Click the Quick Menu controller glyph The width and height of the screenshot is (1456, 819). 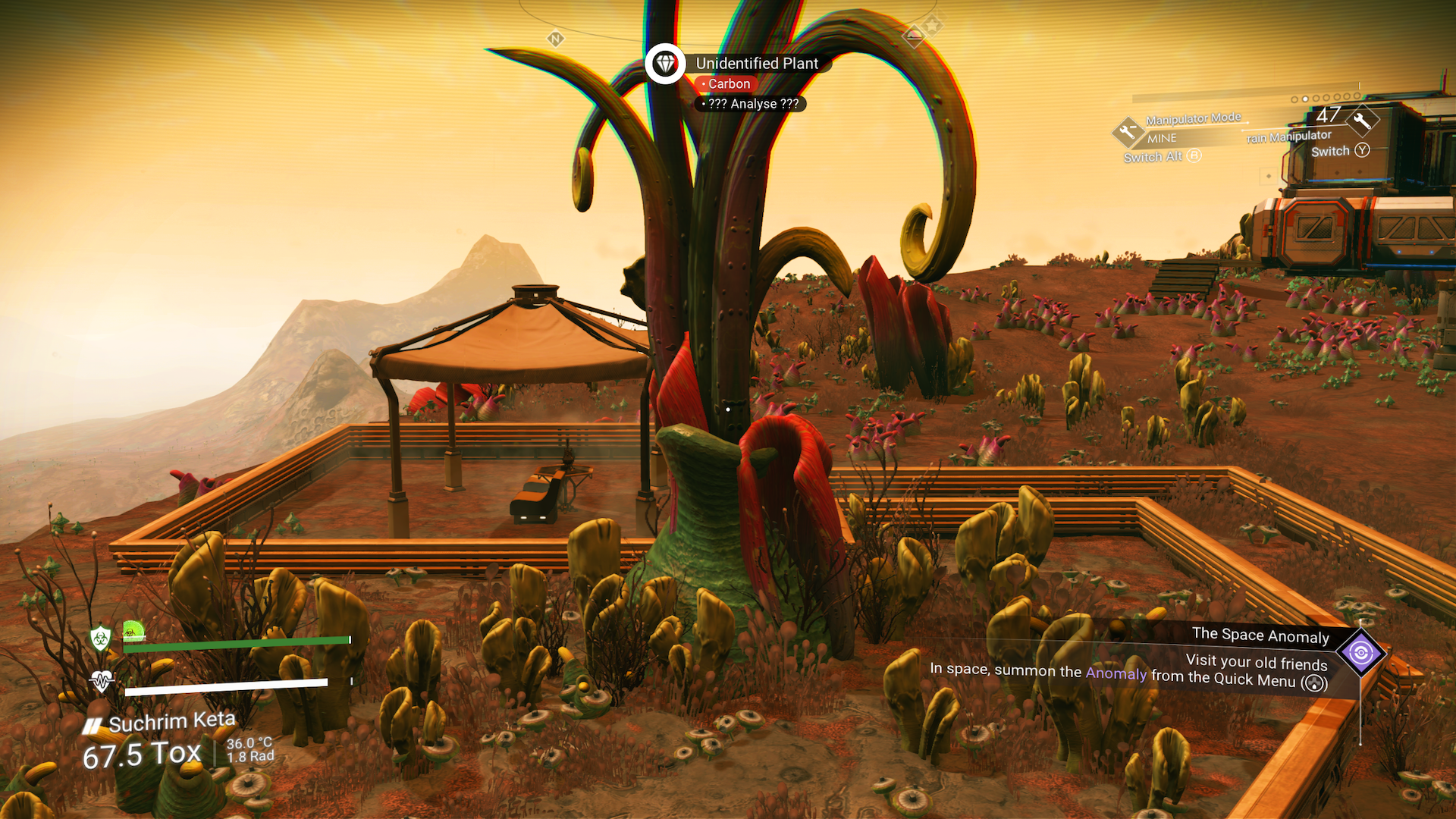click(x=1314, y=682)
